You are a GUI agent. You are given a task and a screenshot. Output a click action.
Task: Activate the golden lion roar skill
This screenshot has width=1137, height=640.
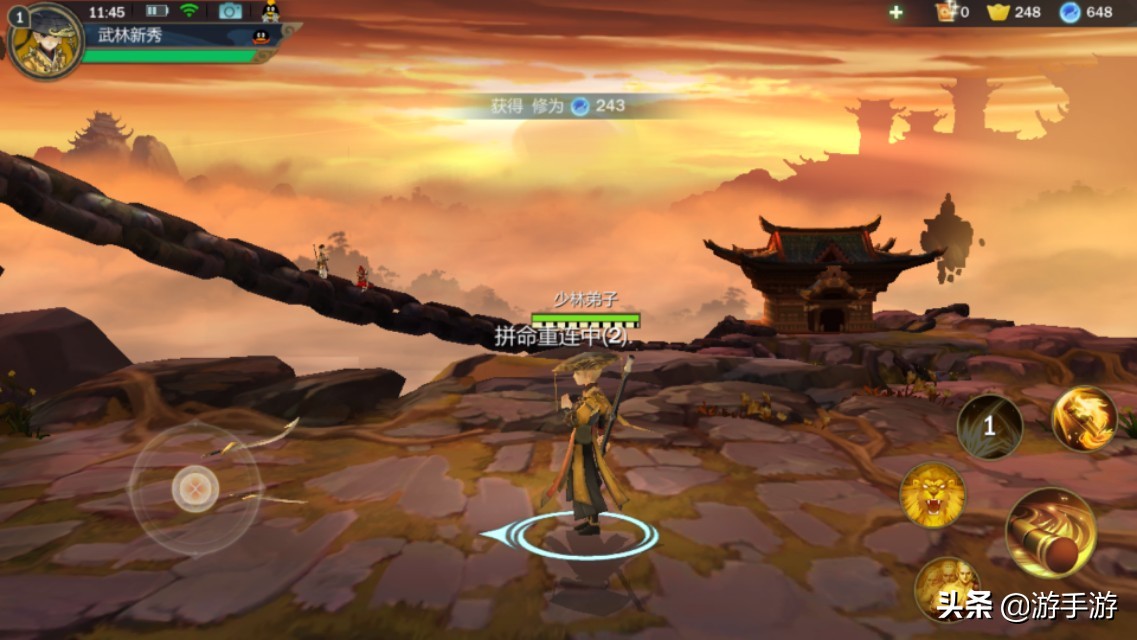932,495
